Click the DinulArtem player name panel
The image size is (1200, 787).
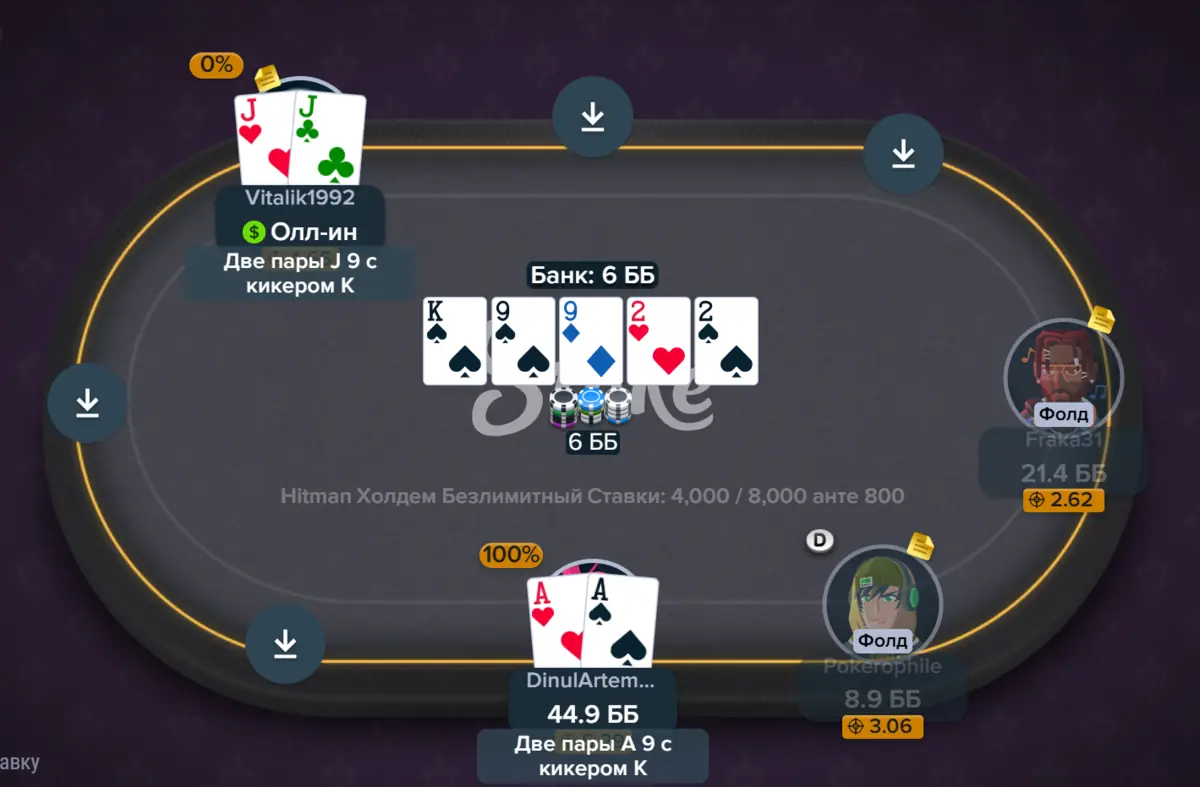tap(591, 681)
